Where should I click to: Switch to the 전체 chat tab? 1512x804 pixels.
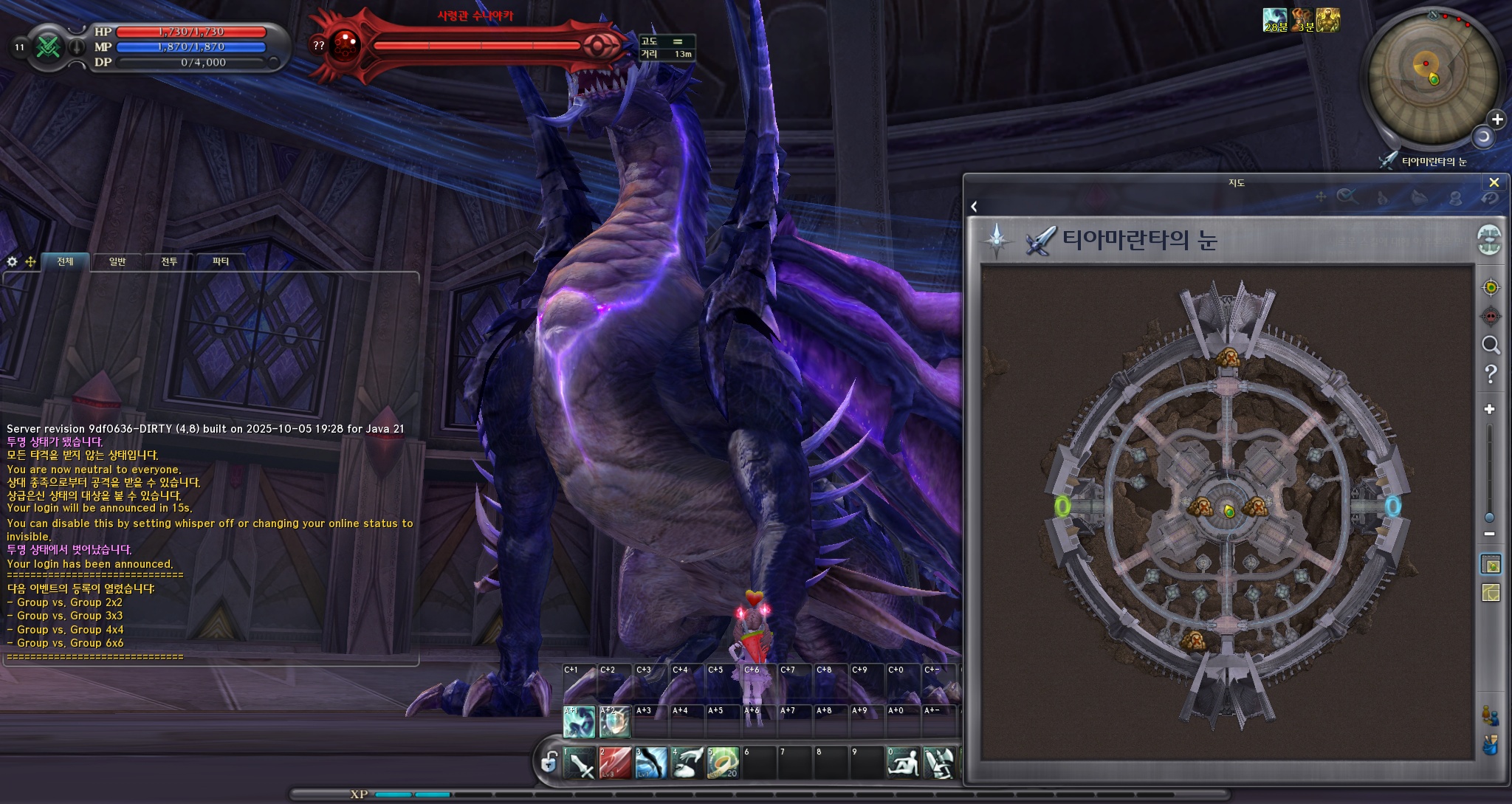[65, 261]
